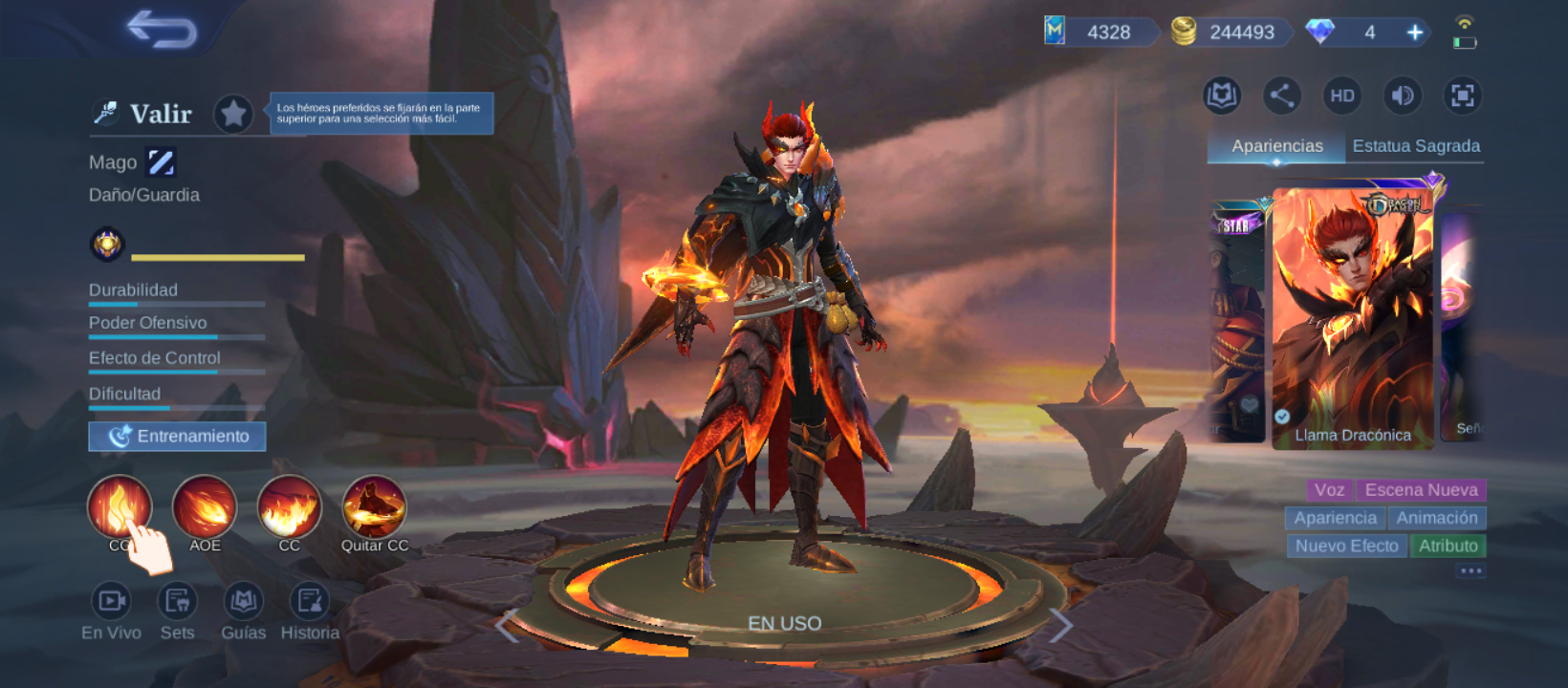Toggle HD mode
The height and width of the screenshot is (688, 1568).
pos(1341,96)
